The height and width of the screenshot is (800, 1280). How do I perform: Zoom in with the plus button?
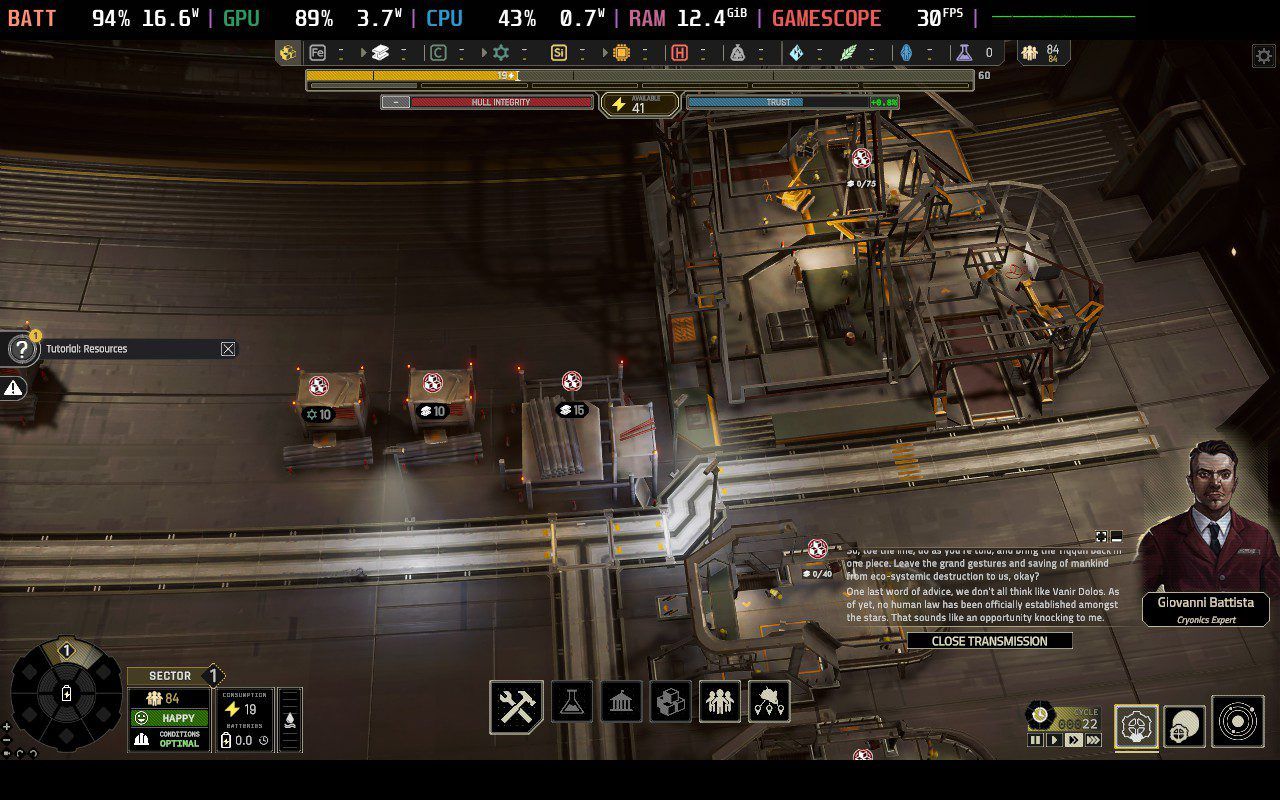pyautogui.click(x=6, y=727)
